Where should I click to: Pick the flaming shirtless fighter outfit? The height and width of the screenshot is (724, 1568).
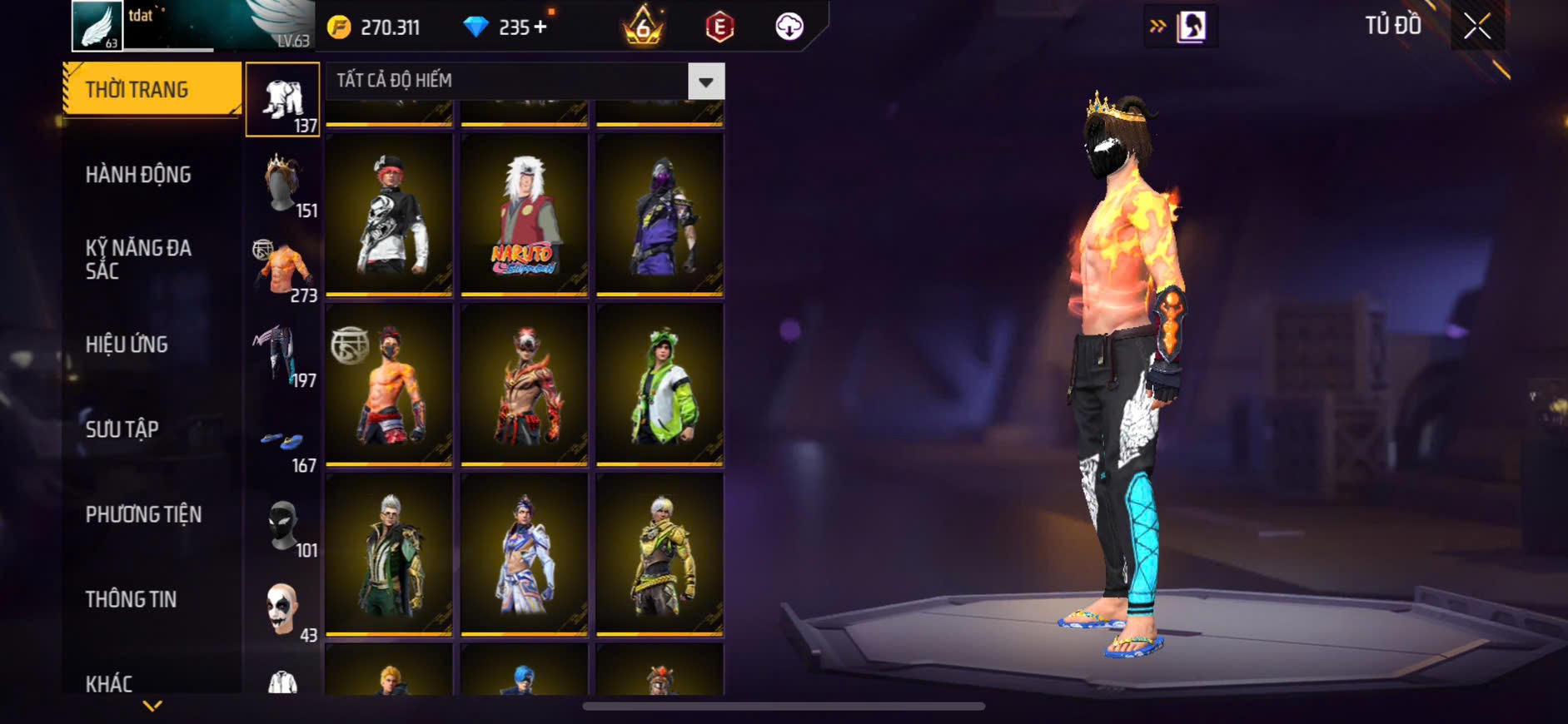click(x=389, y=384)
